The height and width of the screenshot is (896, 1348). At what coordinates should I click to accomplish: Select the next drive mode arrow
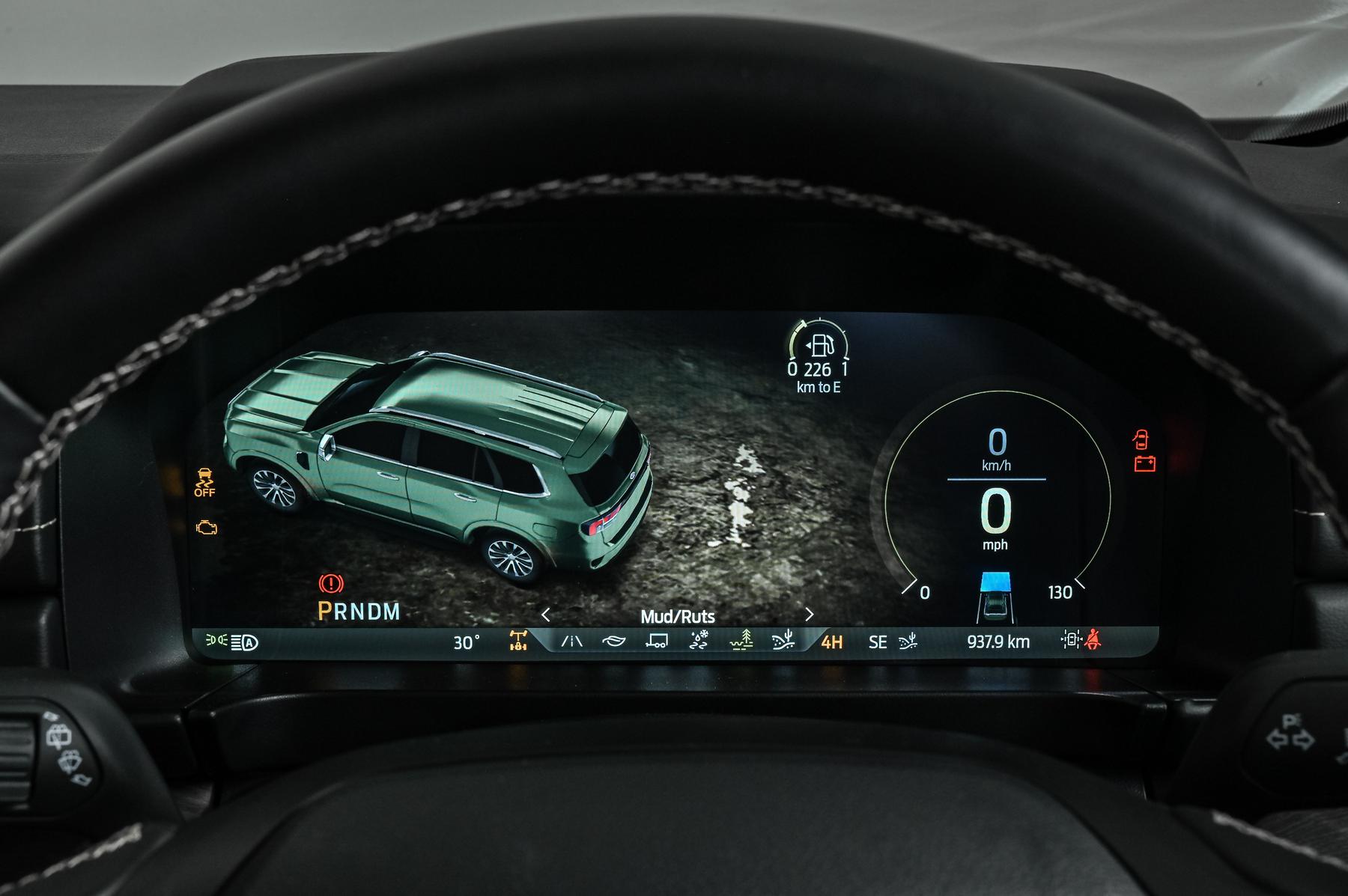click(x=809, y=615)
